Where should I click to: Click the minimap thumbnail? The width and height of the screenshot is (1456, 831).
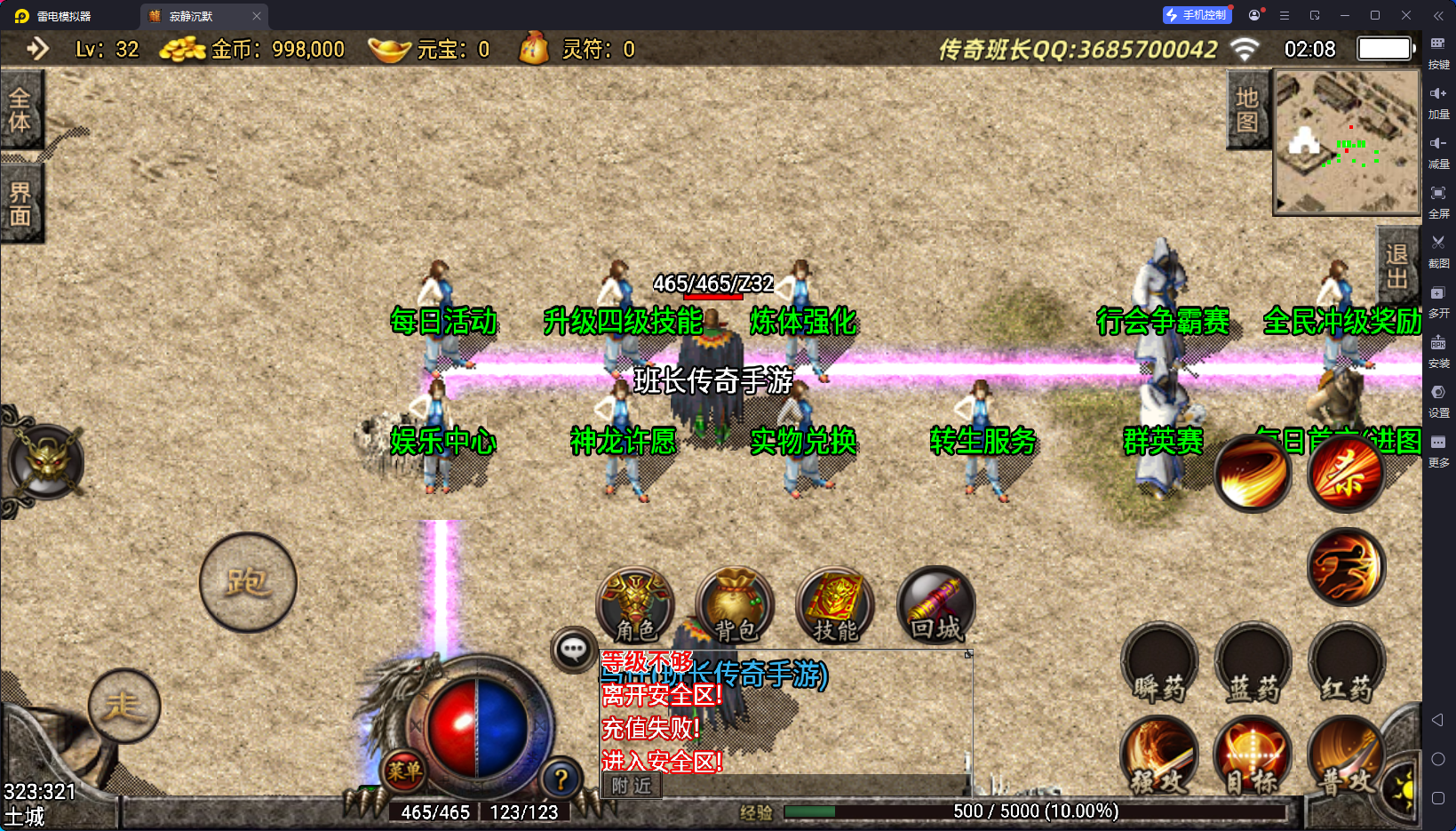[x=1347, y=142]
